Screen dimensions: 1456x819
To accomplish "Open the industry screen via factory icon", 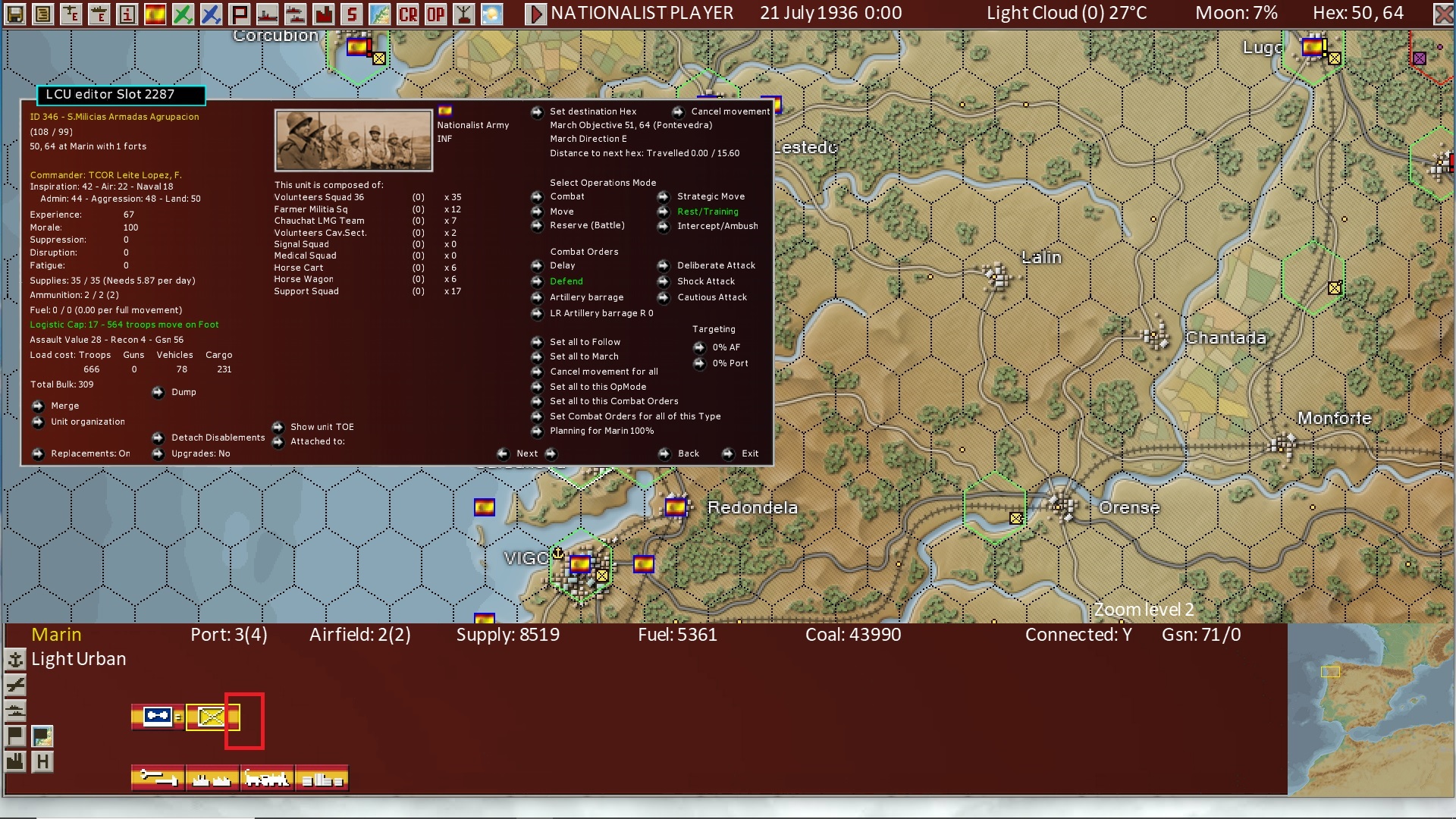I will tap(322, 13).
